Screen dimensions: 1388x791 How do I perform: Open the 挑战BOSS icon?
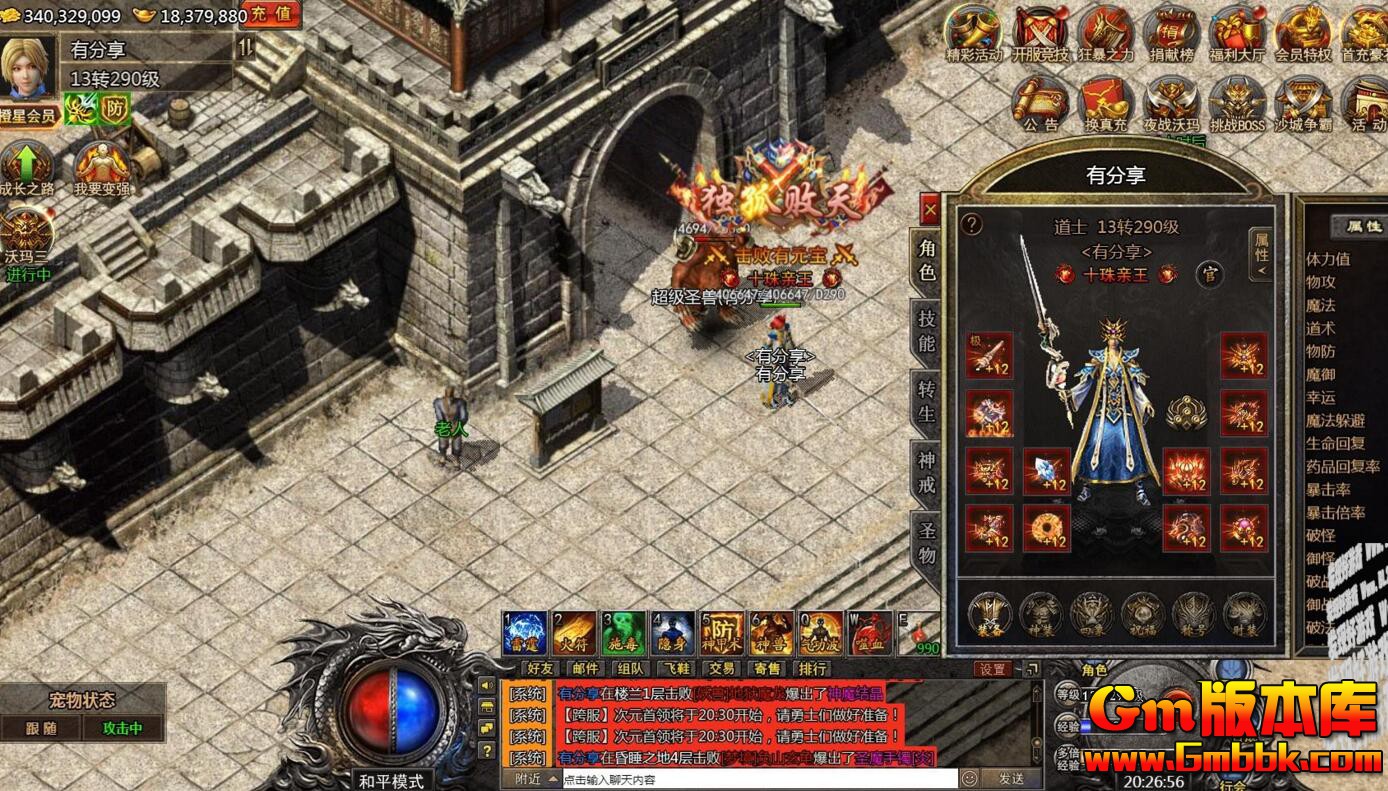tap(1237, 105)
